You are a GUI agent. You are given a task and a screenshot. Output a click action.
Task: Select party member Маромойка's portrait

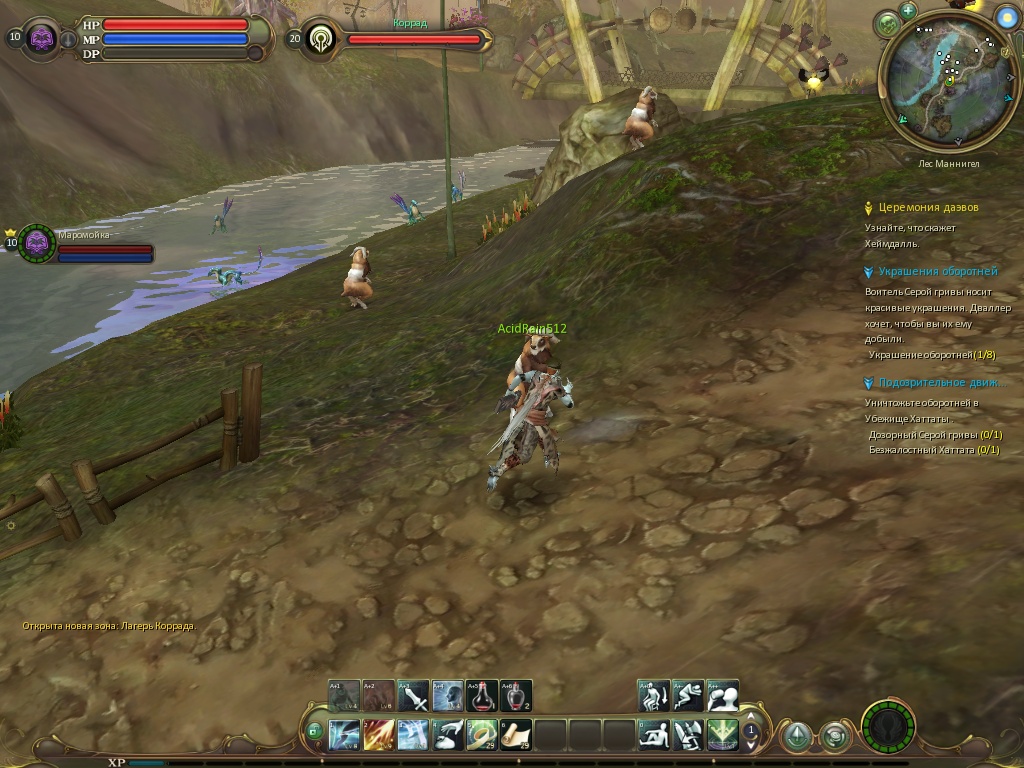(38, 243)
